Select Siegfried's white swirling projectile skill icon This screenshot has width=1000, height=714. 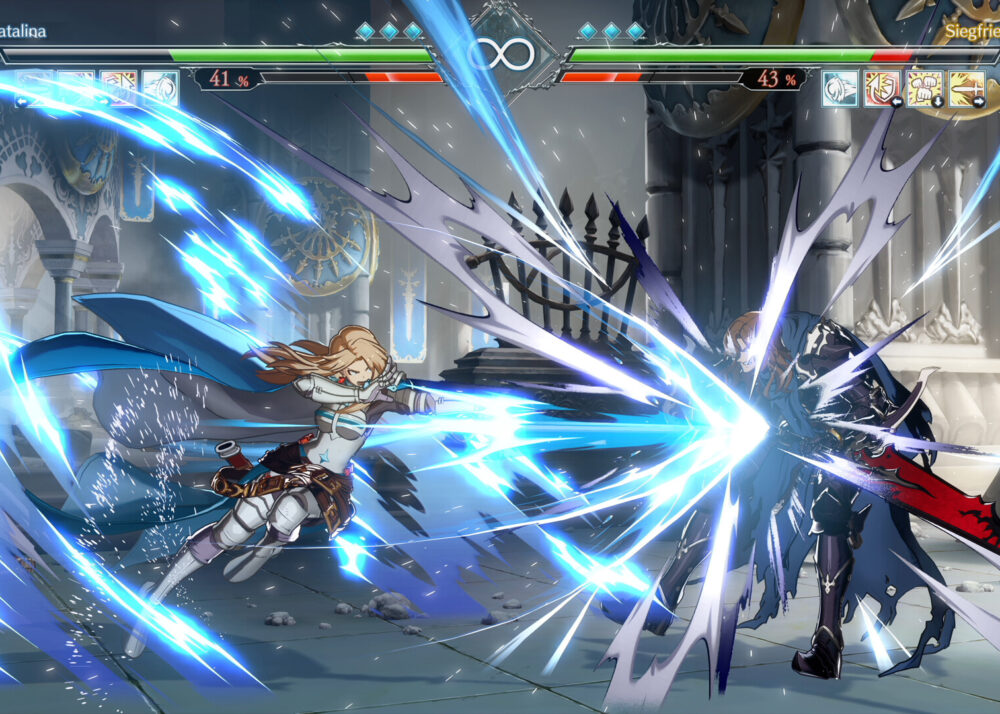point(840,88)
